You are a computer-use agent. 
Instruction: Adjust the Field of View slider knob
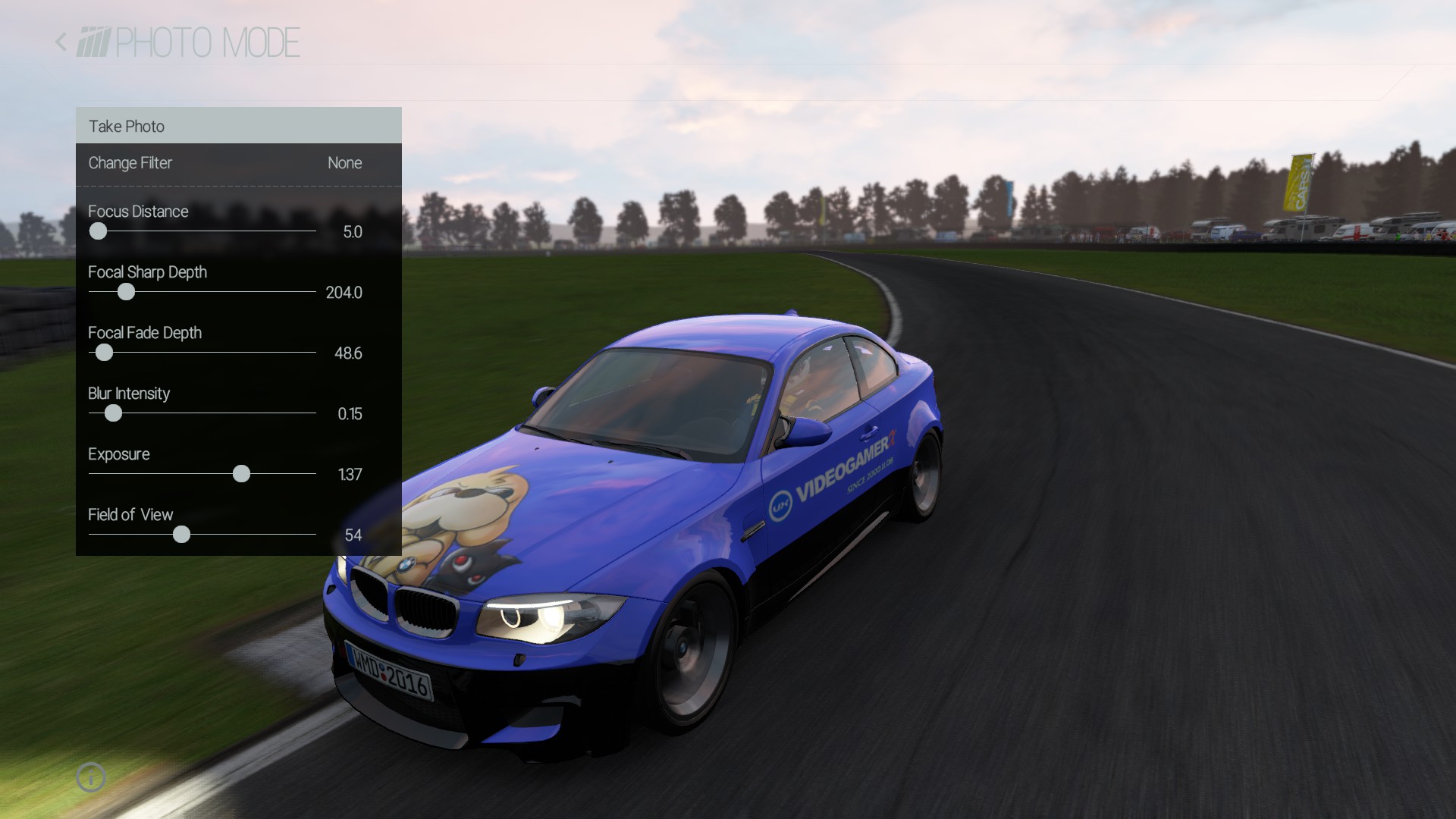coord(181,535)
